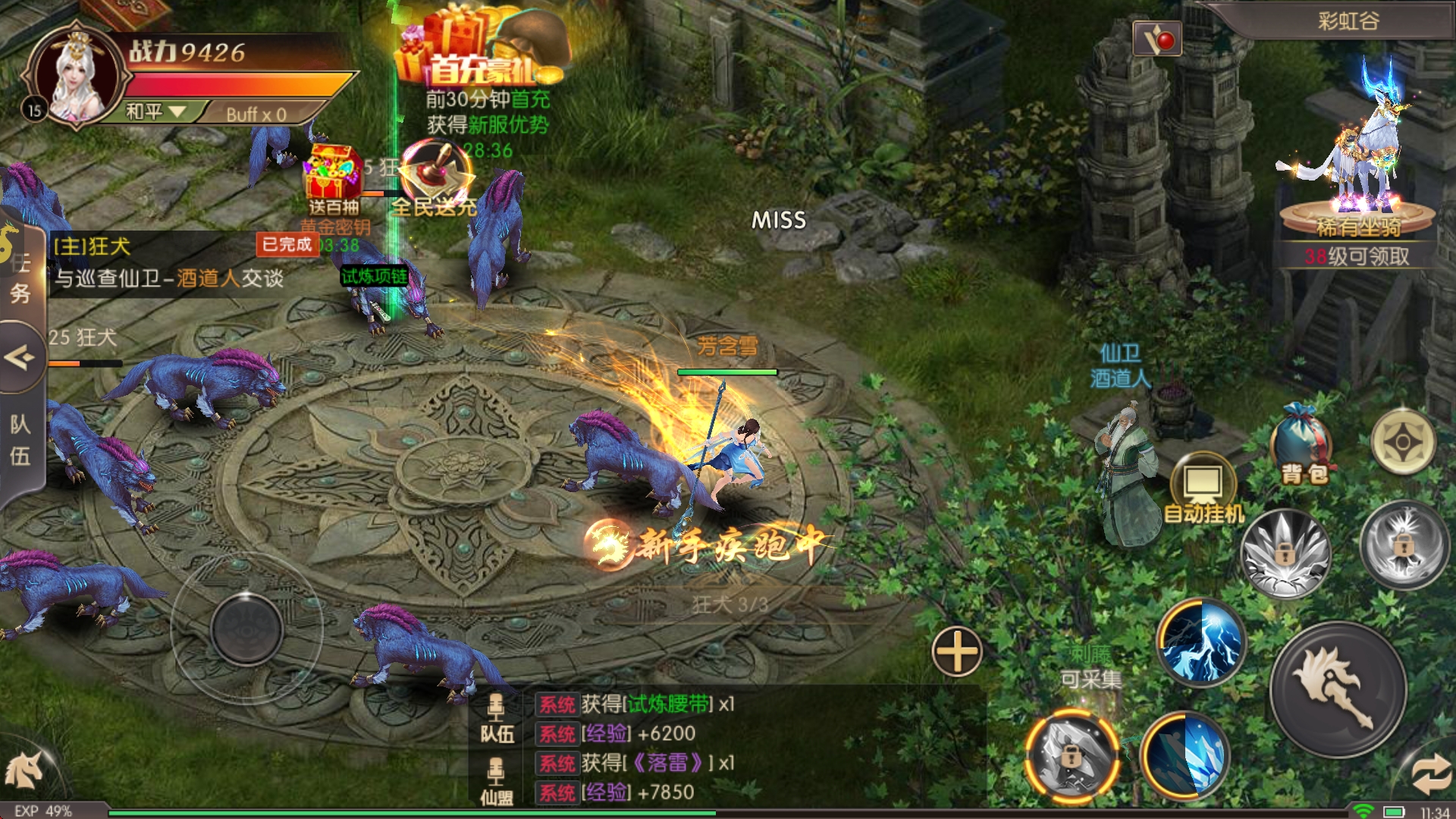Select the 仙盟 voice chat channel
The height and width of the screenshot is (819, 1456).
coord(497,781)
